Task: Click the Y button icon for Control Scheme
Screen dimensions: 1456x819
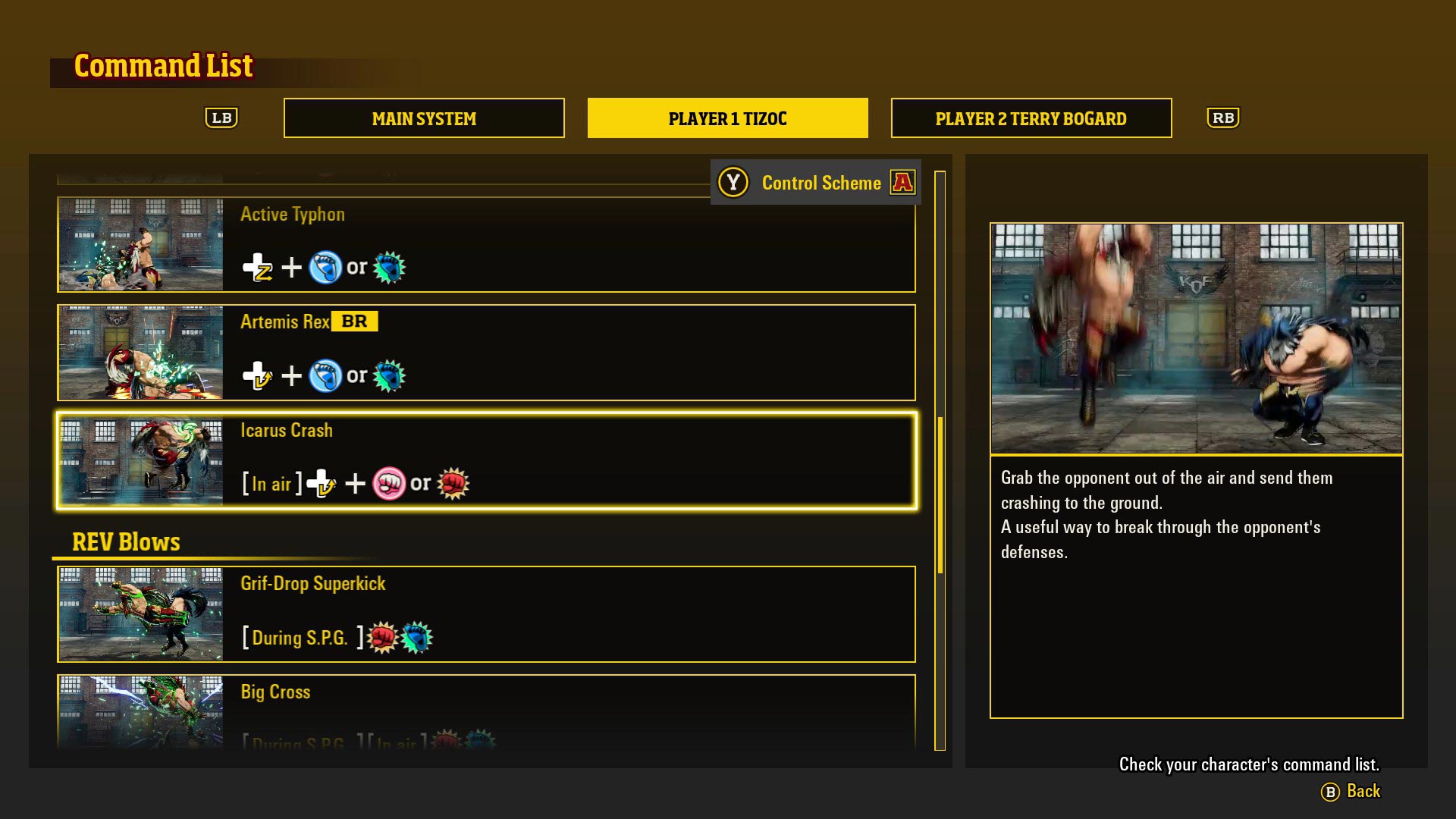Action: coord(733,182)
